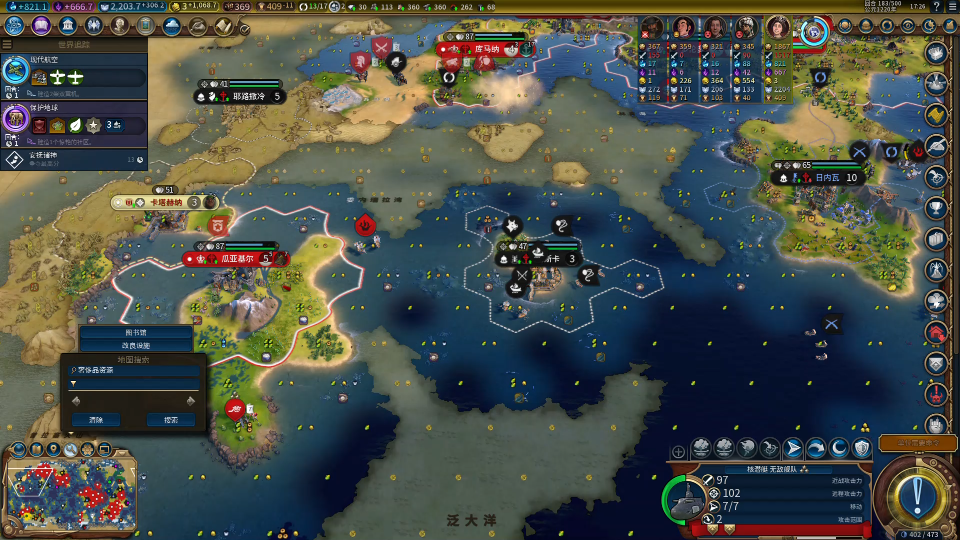Select the 现代航空 research entry

pos(74,71)
